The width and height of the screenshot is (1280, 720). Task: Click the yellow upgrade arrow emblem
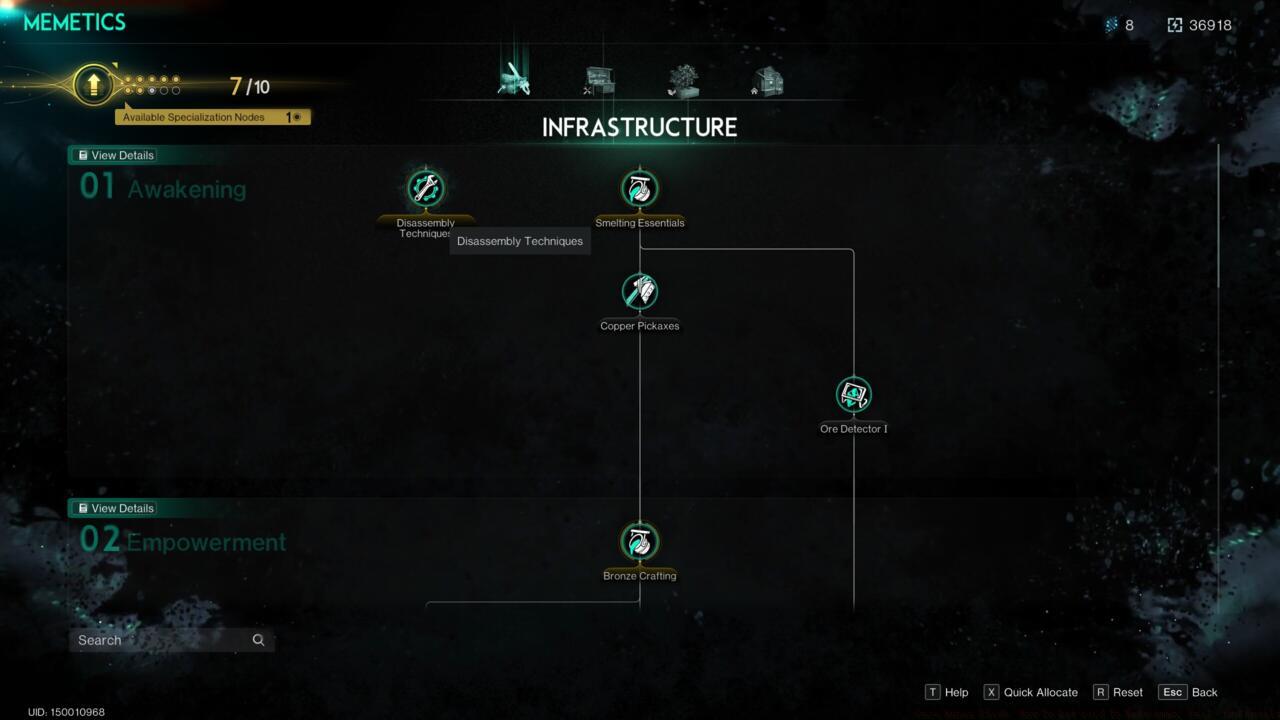pyautogui.click(x=91, y=86)
